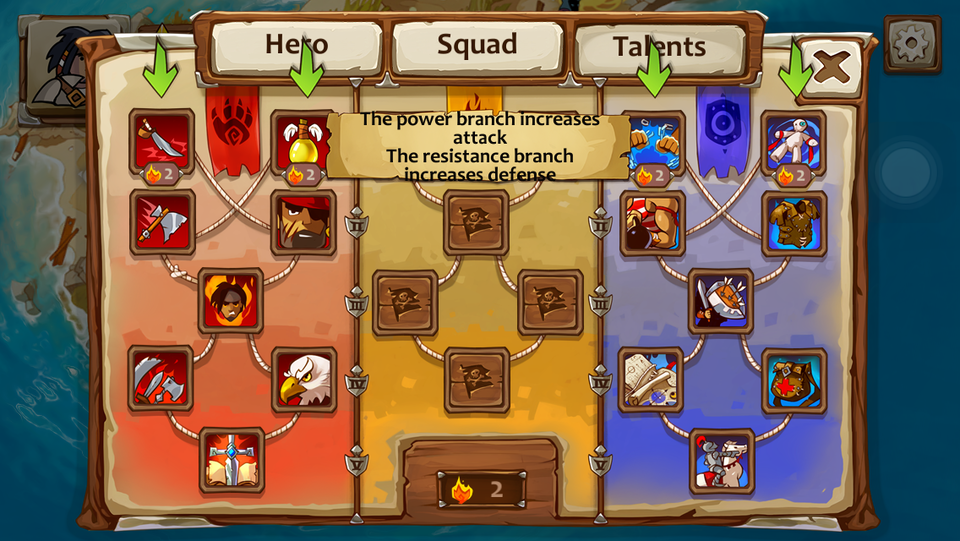Choose the mounted knight talent
This screenshot has width=960, height=541.
pos(722,460)
